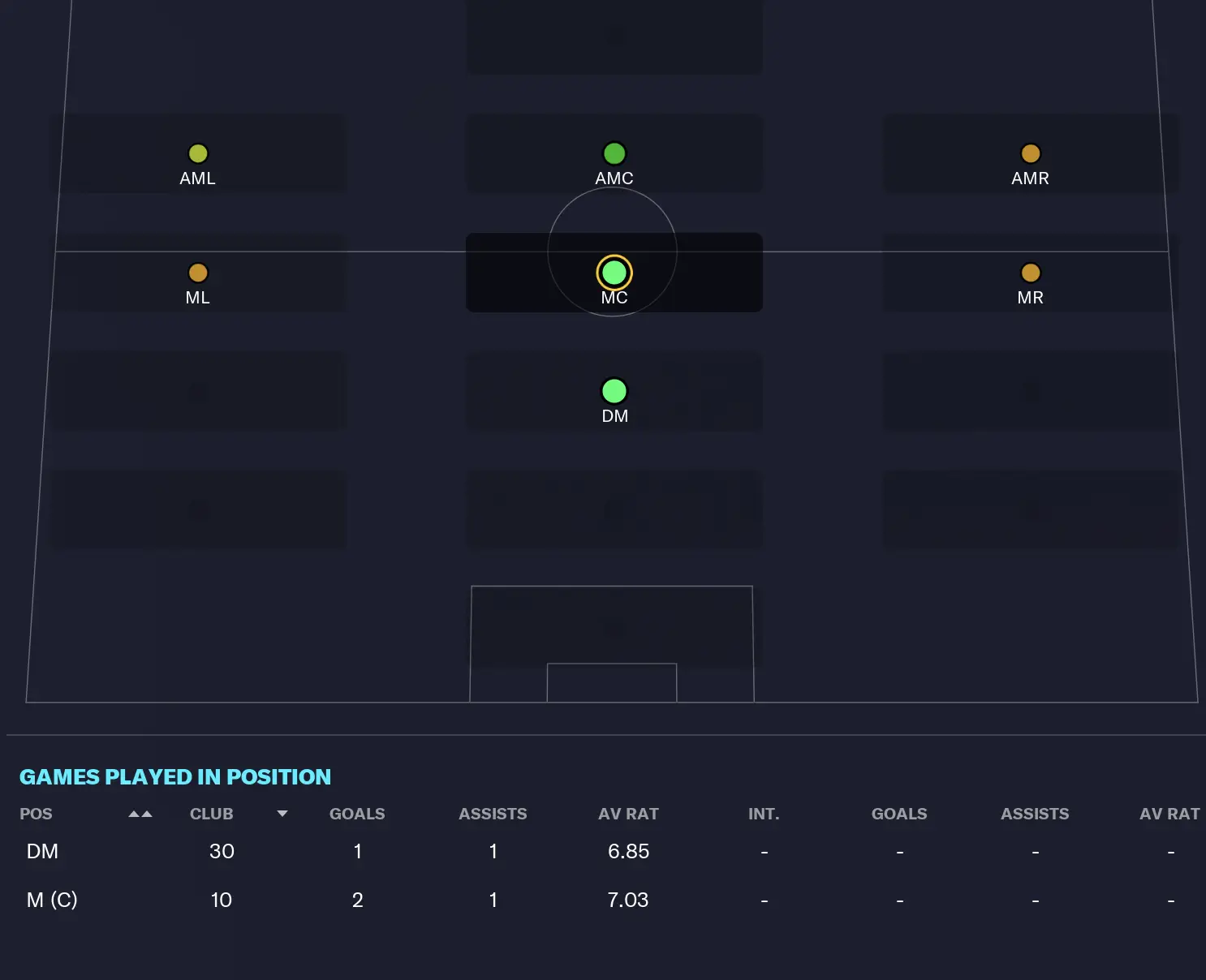The width and height of the screenshot is (1206, 980).
Task: Click the INT. column header
Action: click(x=763, y=814)
